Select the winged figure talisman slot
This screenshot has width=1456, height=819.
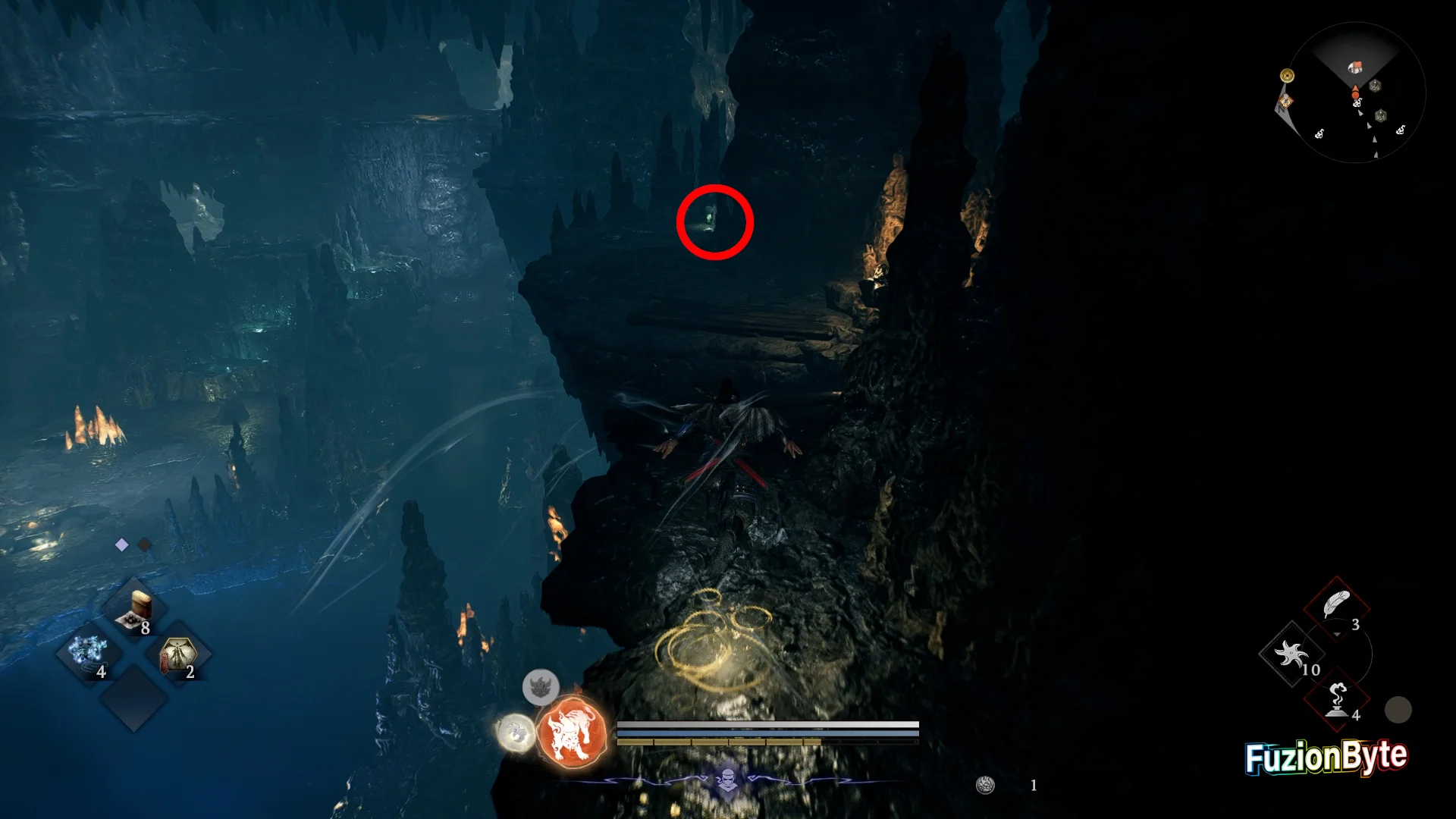177,655
